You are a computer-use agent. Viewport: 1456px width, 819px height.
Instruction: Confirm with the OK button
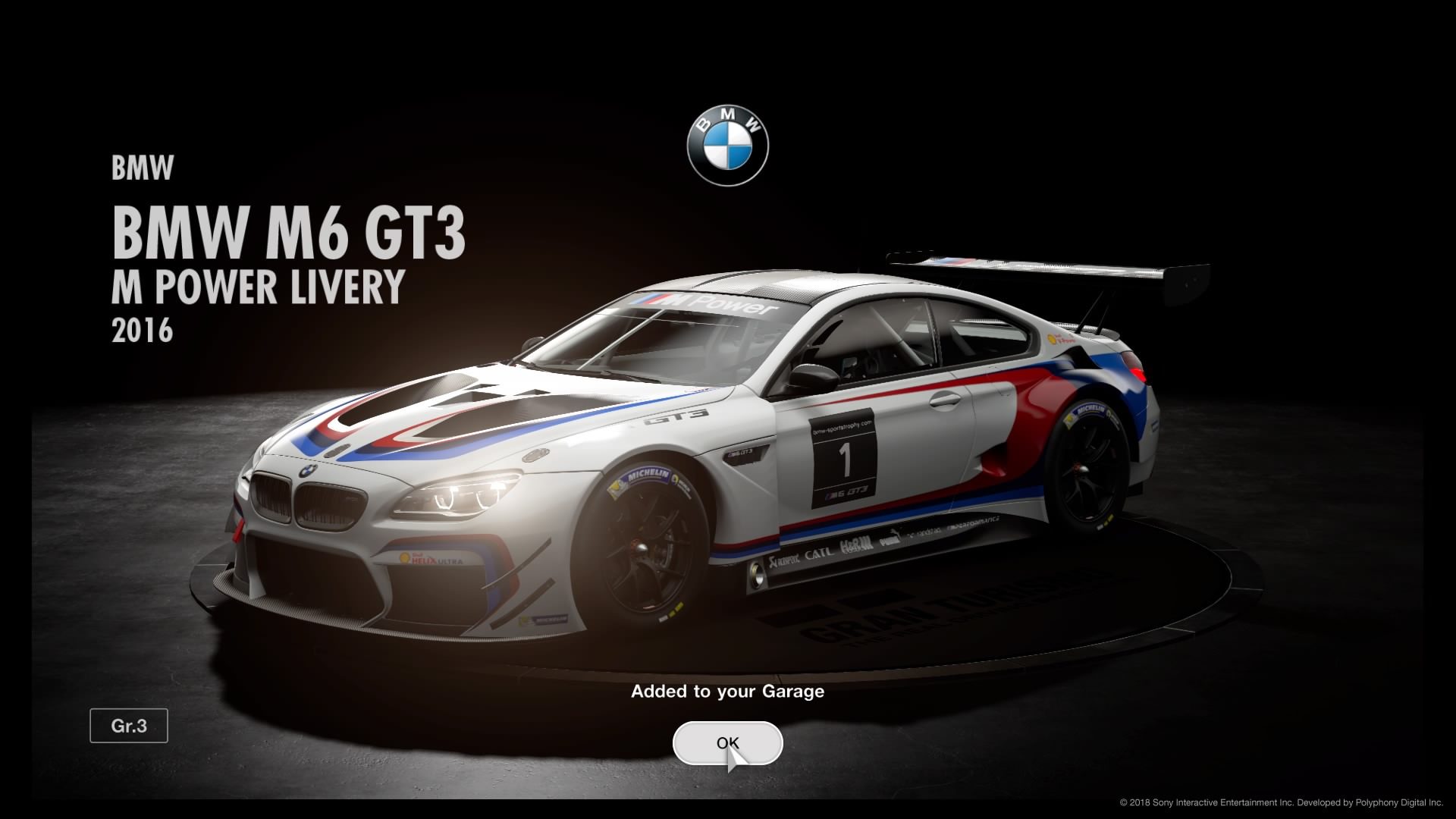point(727,743)
